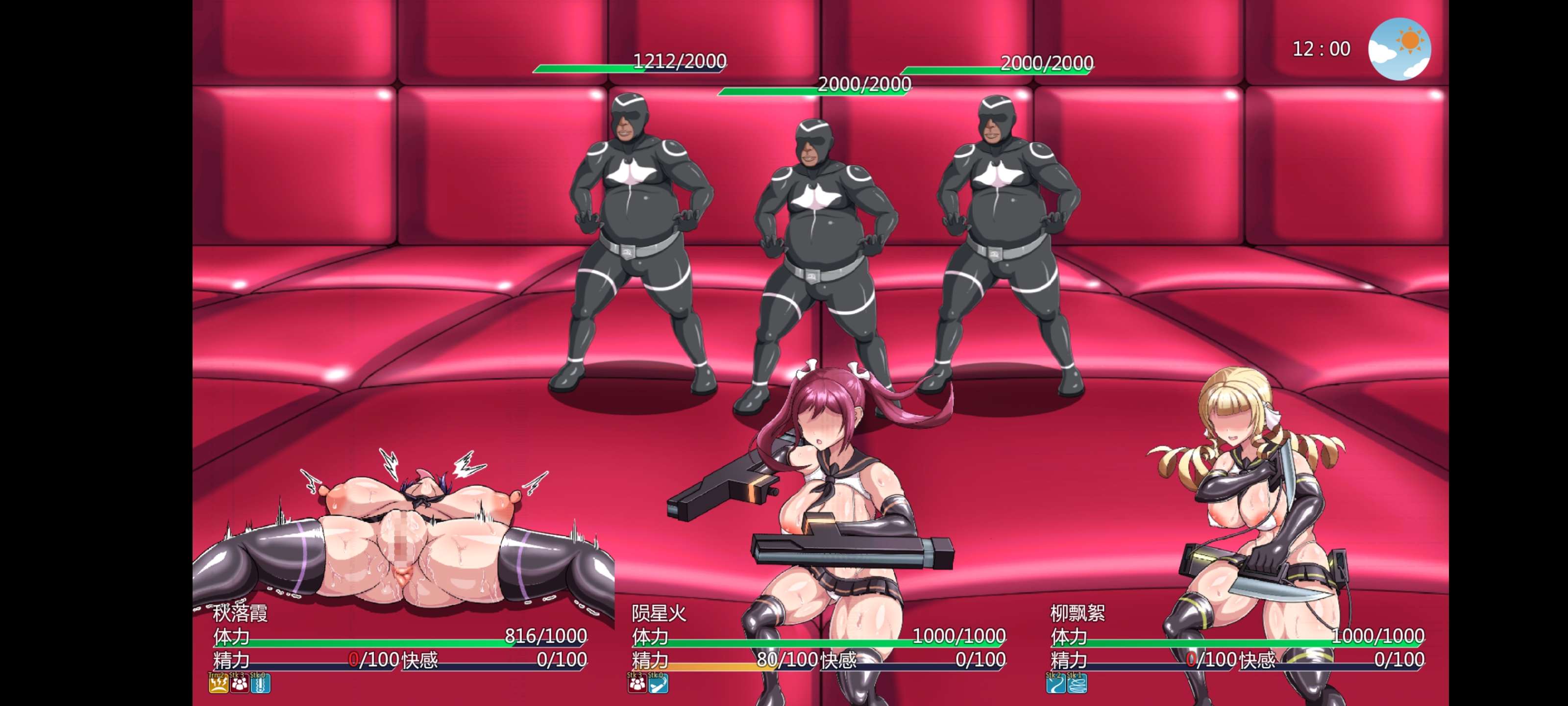
Task: Click 柳飘絮's blue Stk 2 curved-line status icon
Action: (1056, 684)
